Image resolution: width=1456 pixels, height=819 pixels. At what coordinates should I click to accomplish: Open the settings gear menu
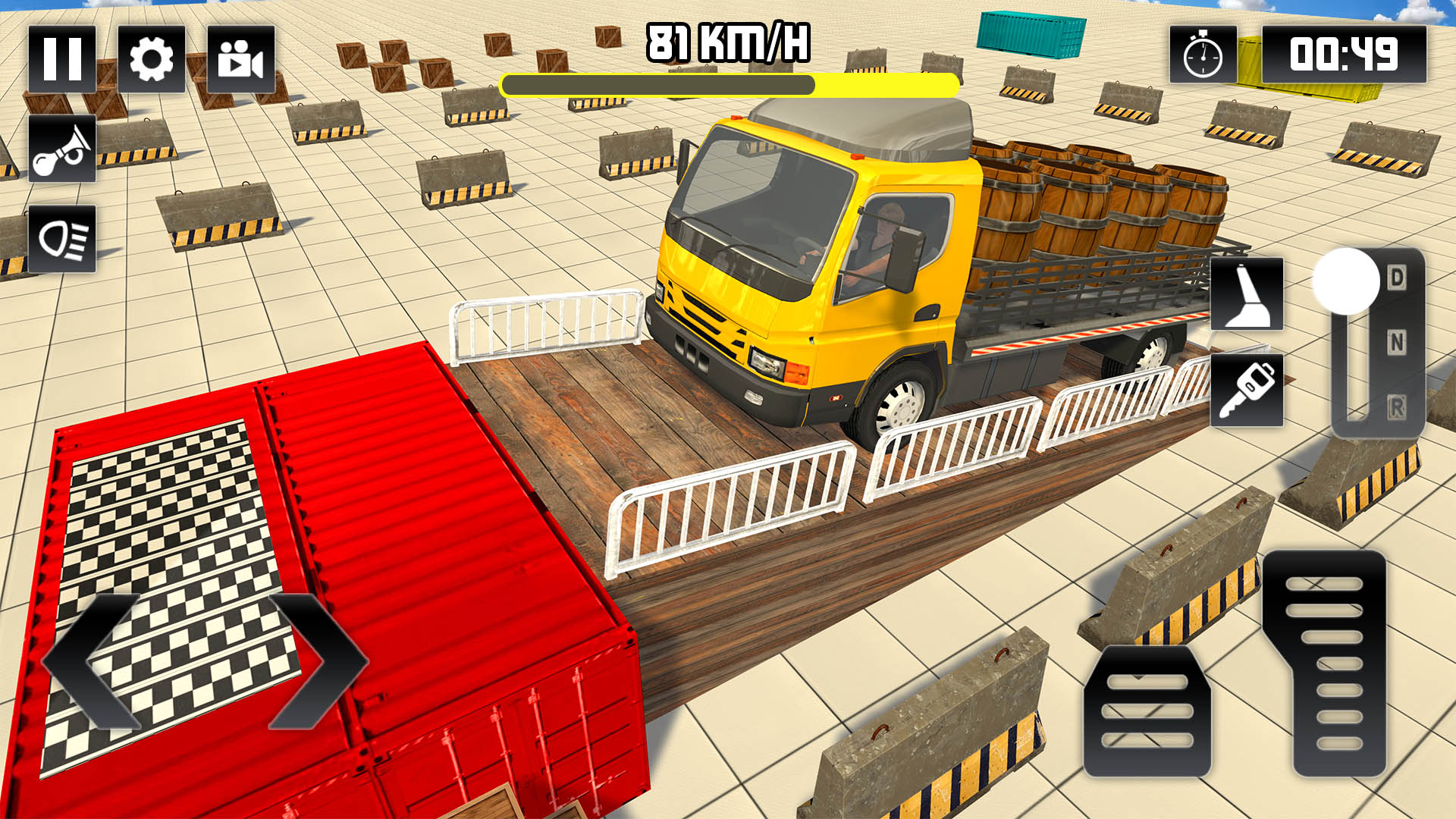pos(152,61)
